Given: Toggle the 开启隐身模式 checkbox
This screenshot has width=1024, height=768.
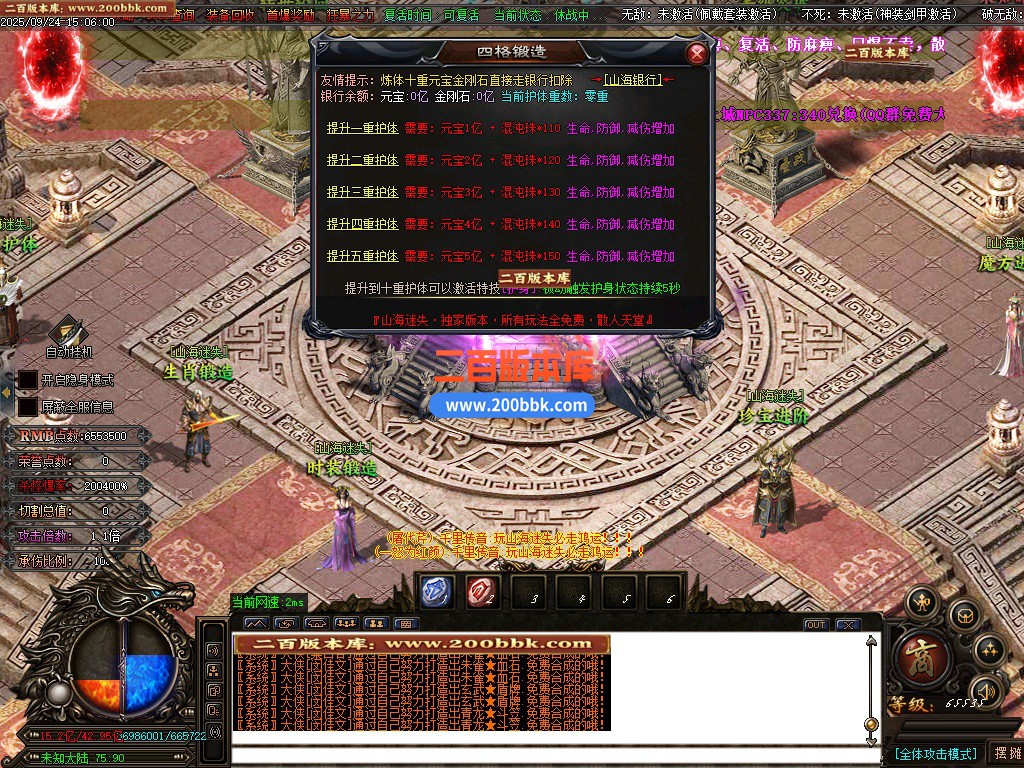Looking at the screenshot, I should coord(28,380).
